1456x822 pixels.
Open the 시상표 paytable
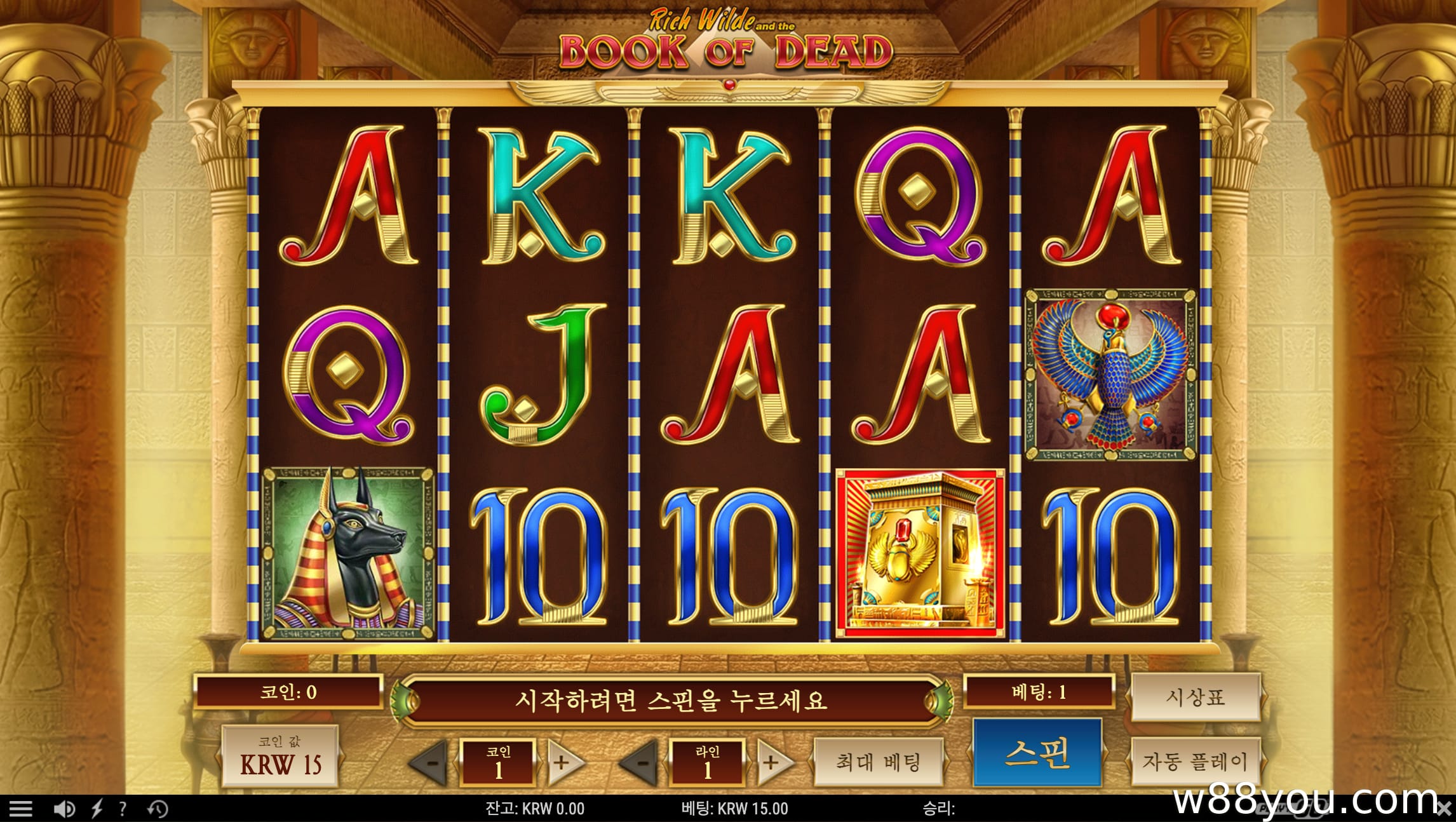[1195, 697]
